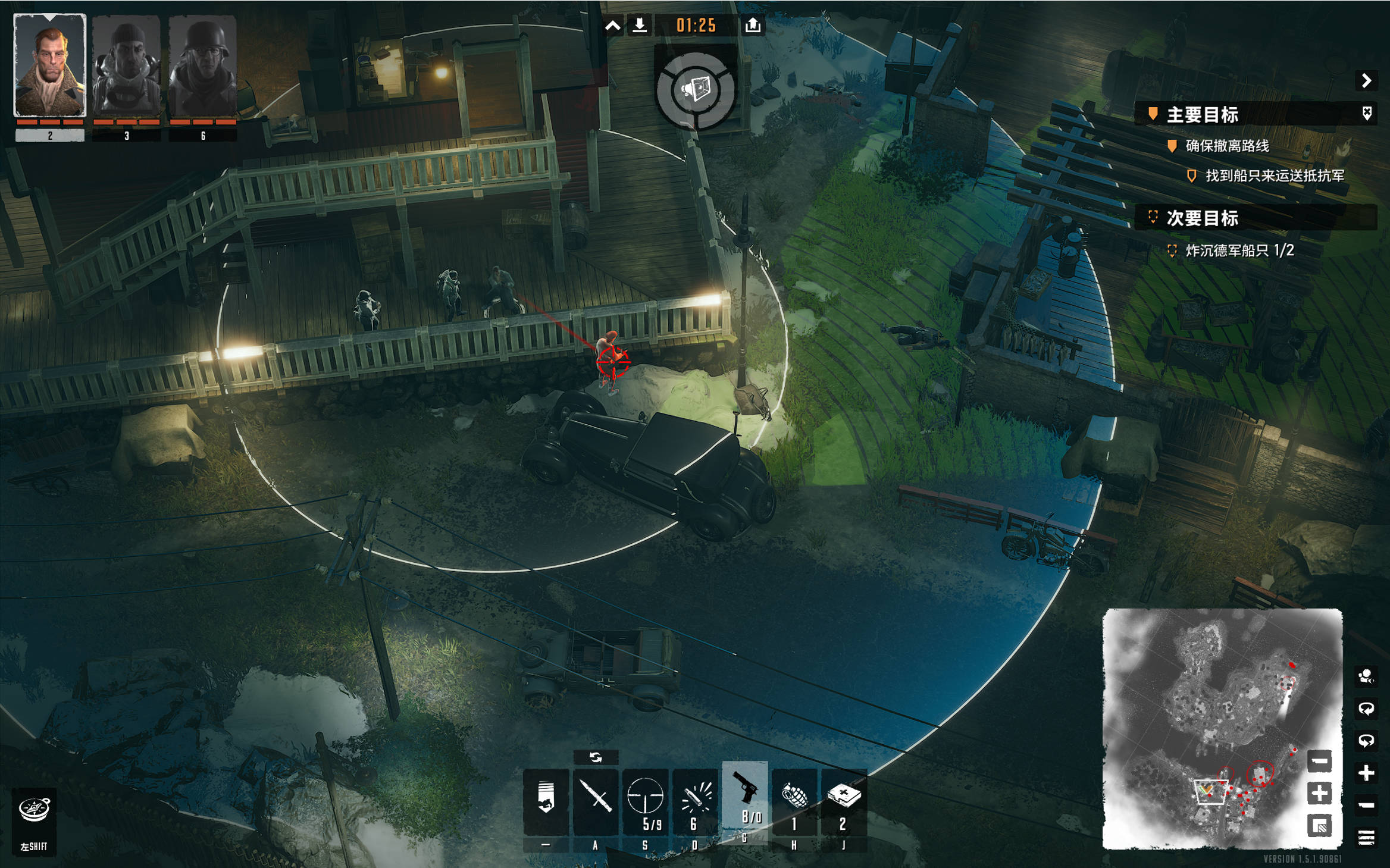Choose the helmeted soldier with glasses portrait

coord(203,65)
